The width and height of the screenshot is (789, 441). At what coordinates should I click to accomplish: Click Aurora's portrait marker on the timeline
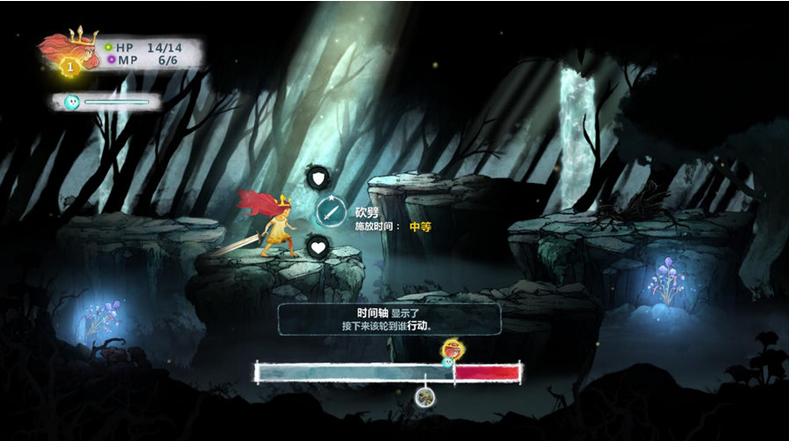pos(452,350)
